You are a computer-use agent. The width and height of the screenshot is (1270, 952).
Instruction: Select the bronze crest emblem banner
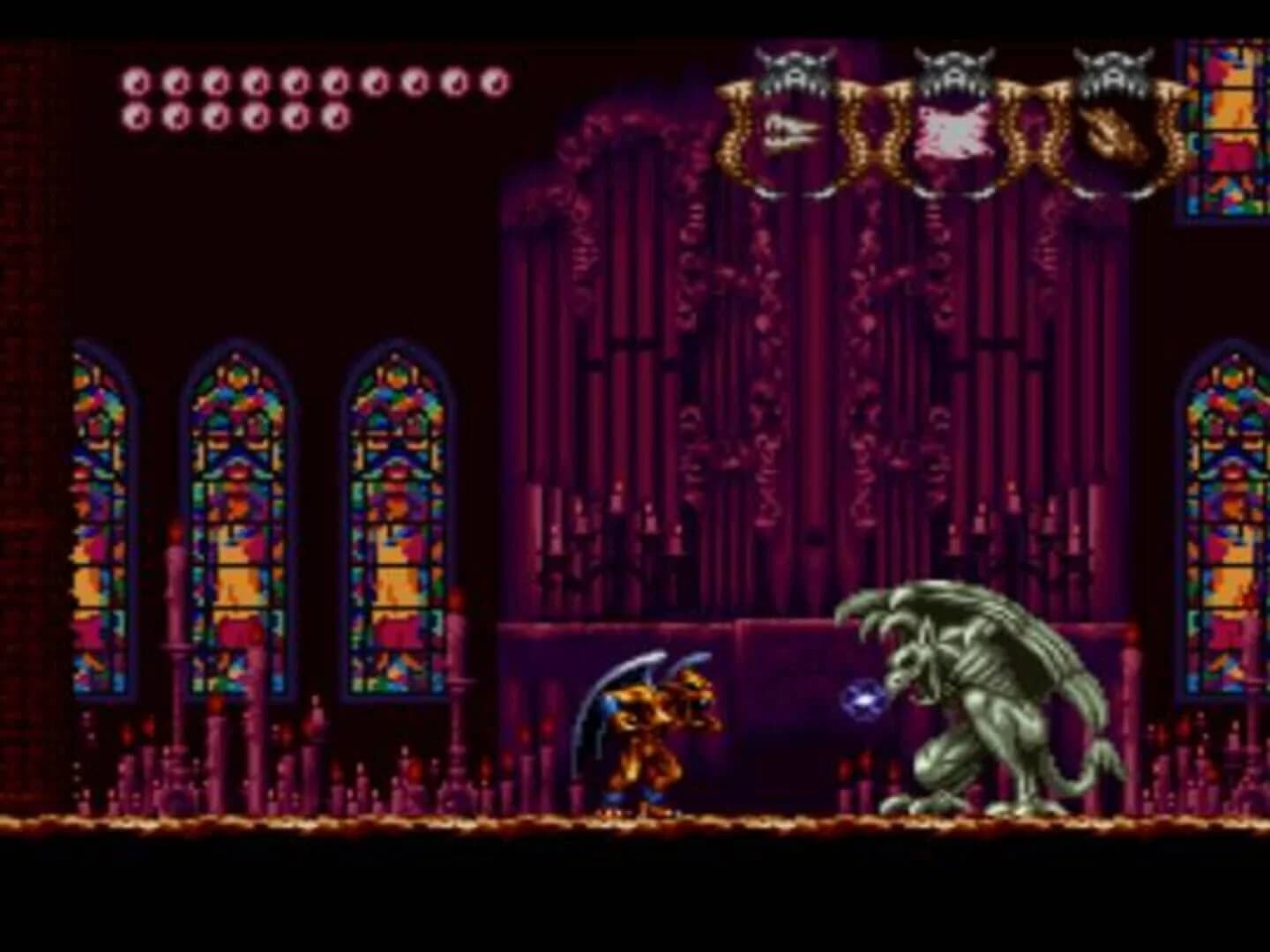[1114, 134]
